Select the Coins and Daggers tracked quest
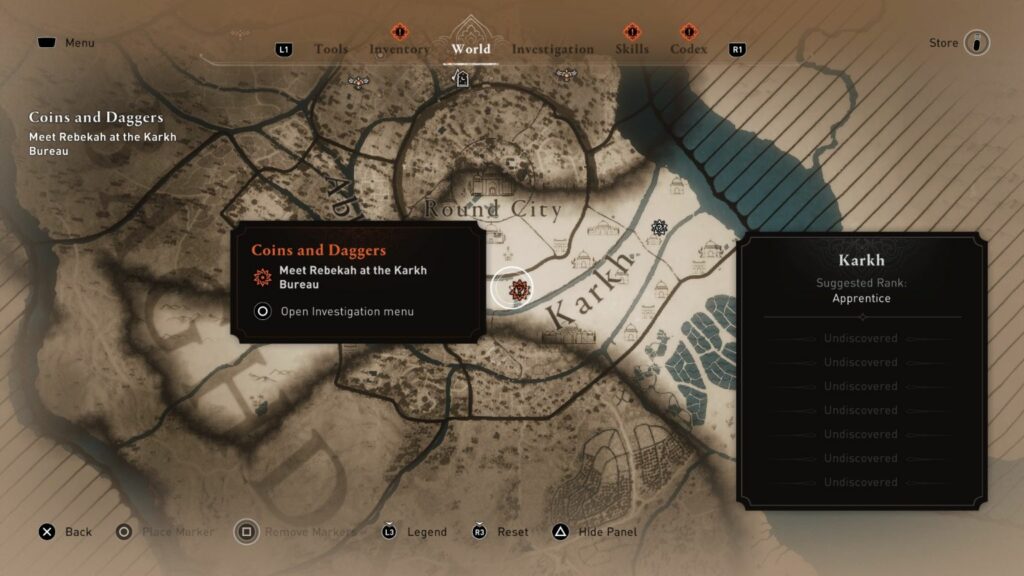 (x=96, y=118)
